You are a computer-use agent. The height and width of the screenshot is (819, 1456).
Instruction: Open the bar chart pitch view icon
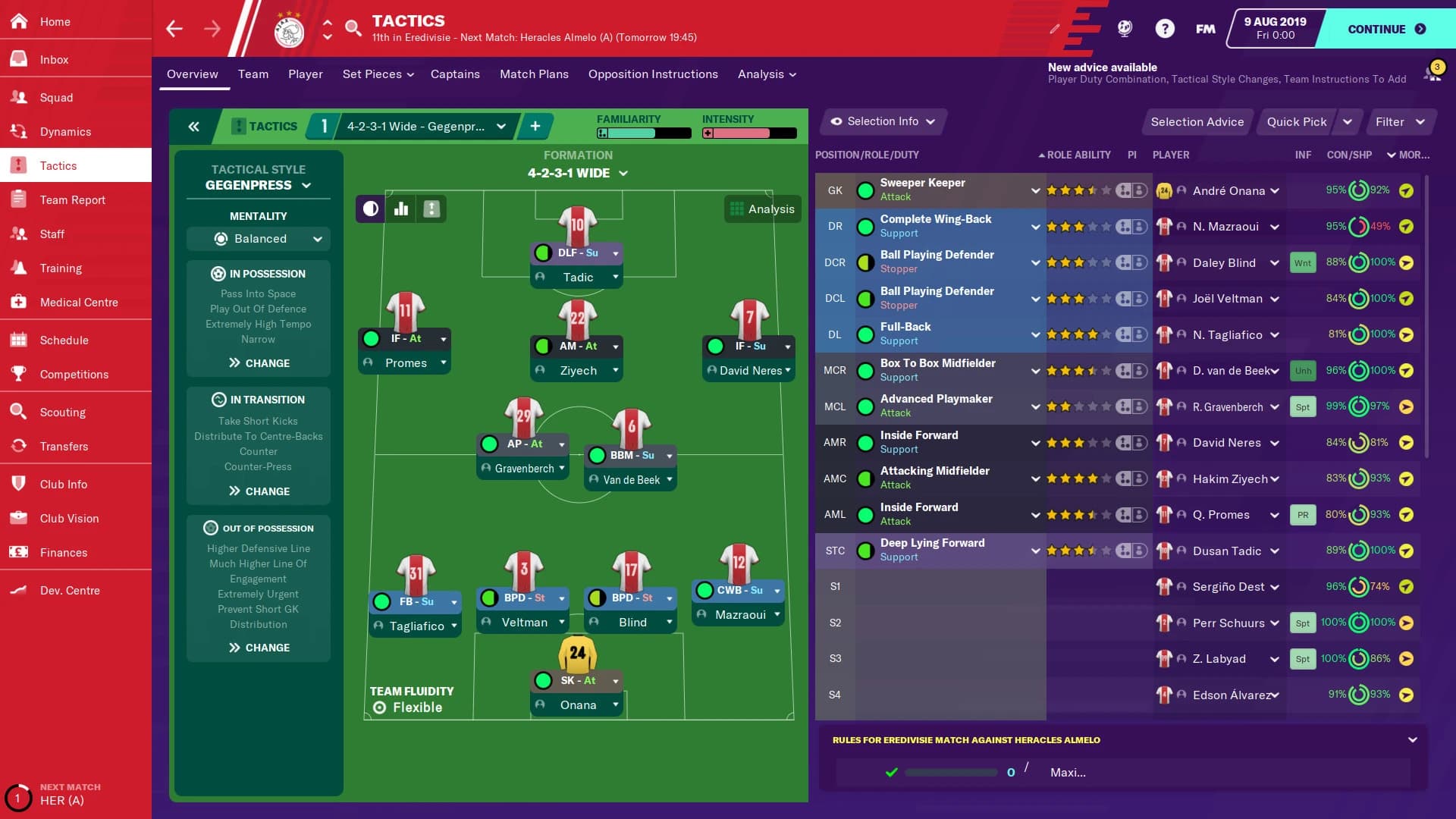click(400, 209)
